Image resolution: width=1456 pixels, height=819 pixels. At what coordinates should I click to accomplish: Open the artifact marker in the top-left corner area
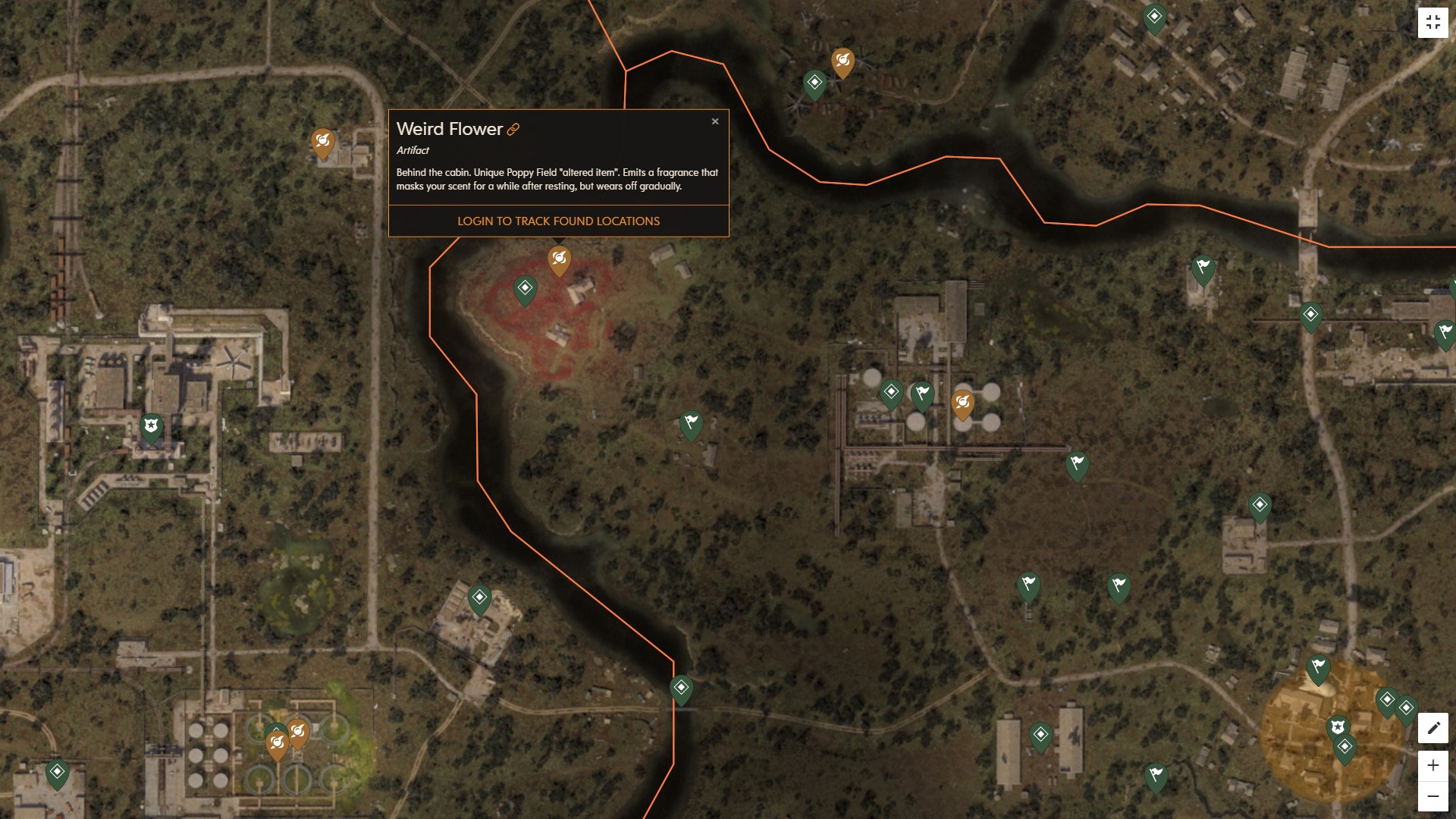click(x=323, y=141)
